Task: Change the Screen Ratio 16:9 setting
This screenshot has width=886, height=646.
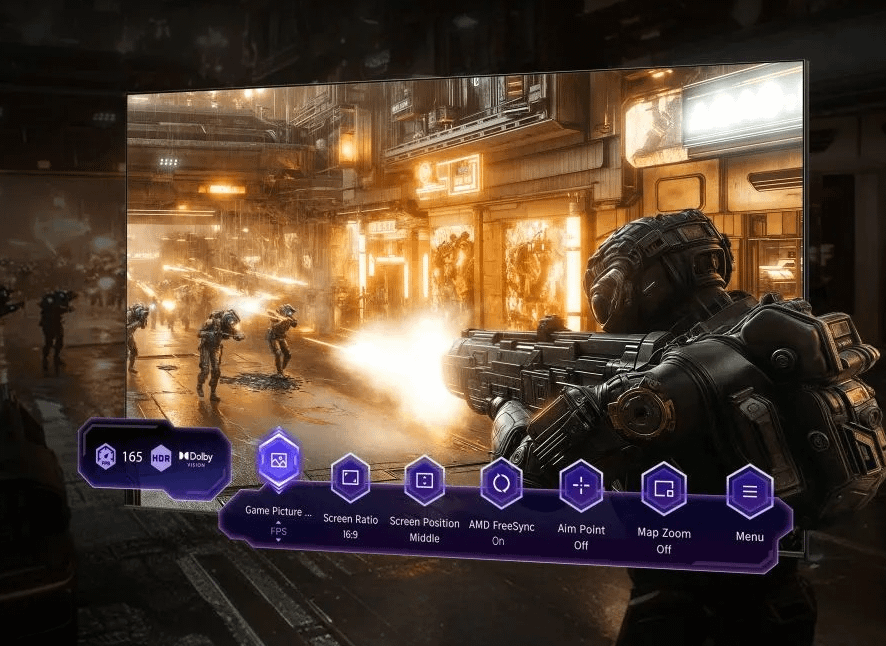Action: point(350,479)
